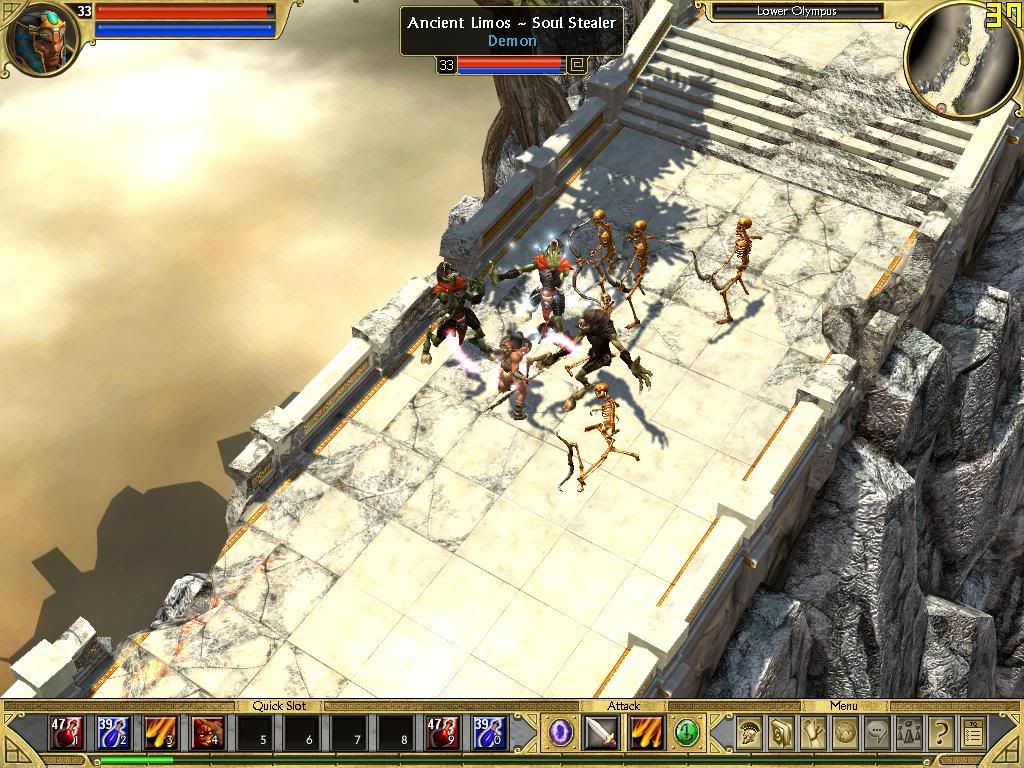
Task: Show the world map globe icon
Action: pos(845,733)
